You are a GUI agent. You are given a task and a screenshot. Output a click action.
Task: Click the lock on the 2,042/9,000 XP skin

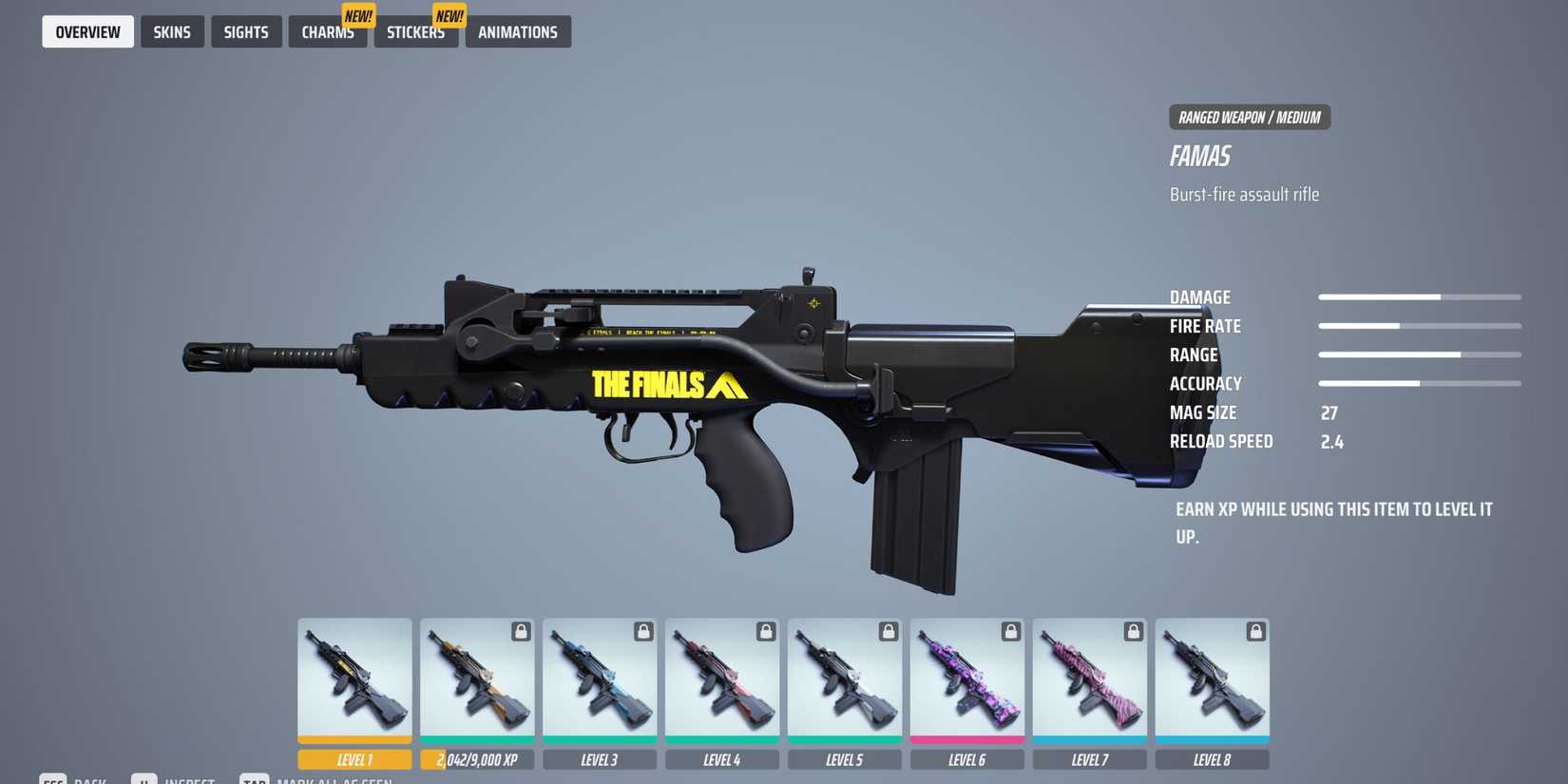click(x=522, y=630)
